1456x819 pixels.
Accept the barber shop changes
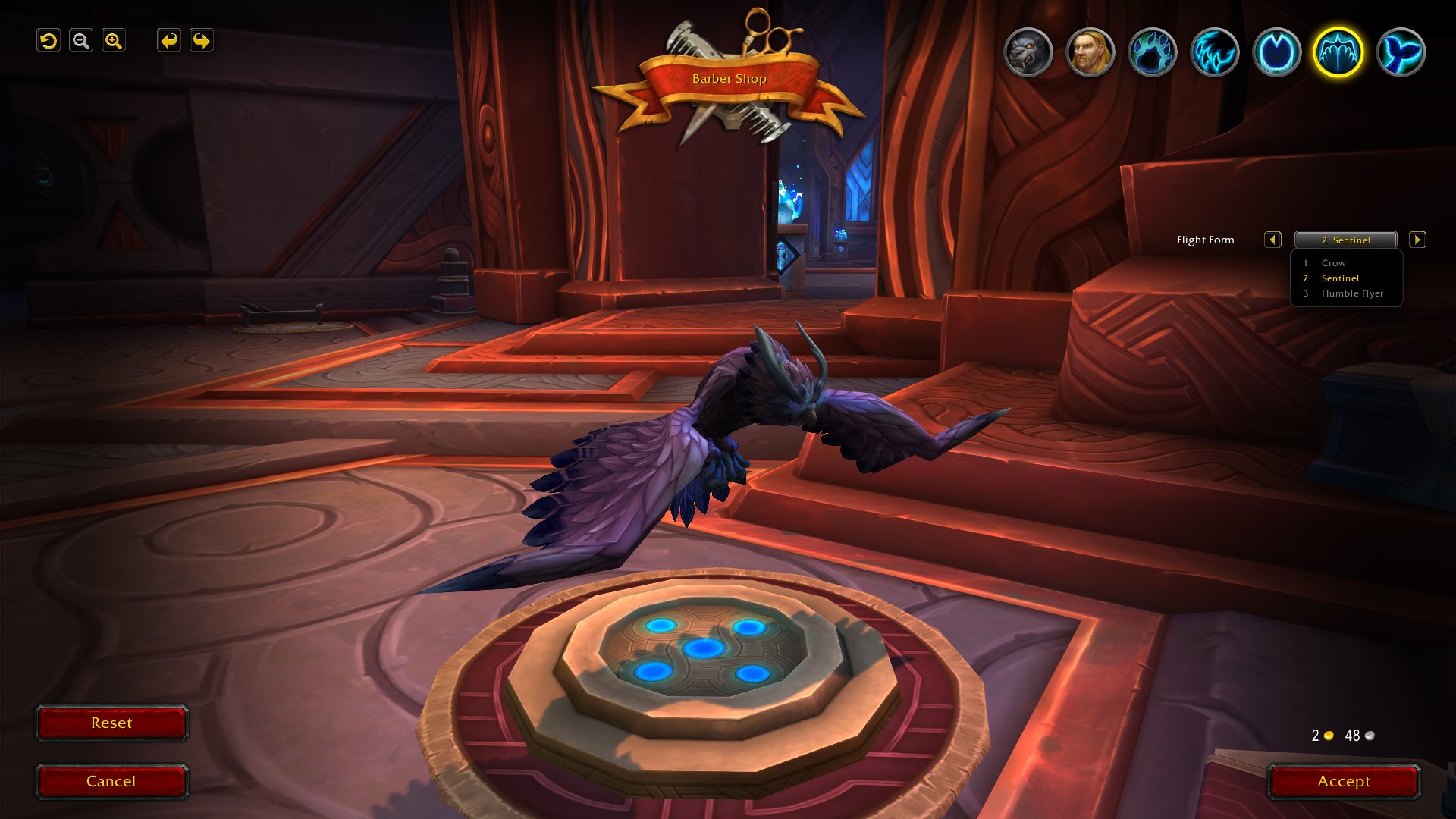(x=1343, y=781)
